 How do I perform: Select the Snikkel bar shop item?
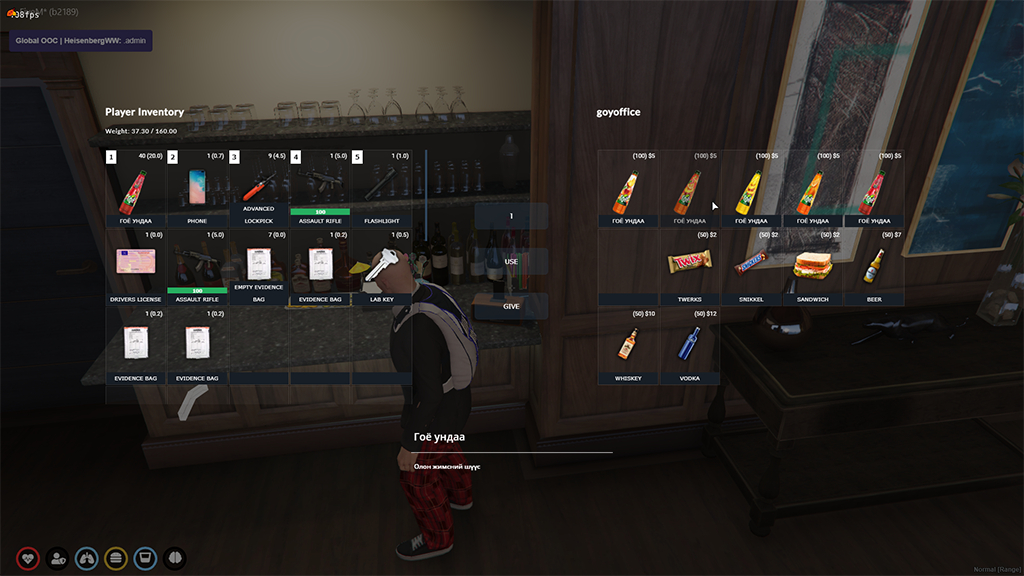751,266
